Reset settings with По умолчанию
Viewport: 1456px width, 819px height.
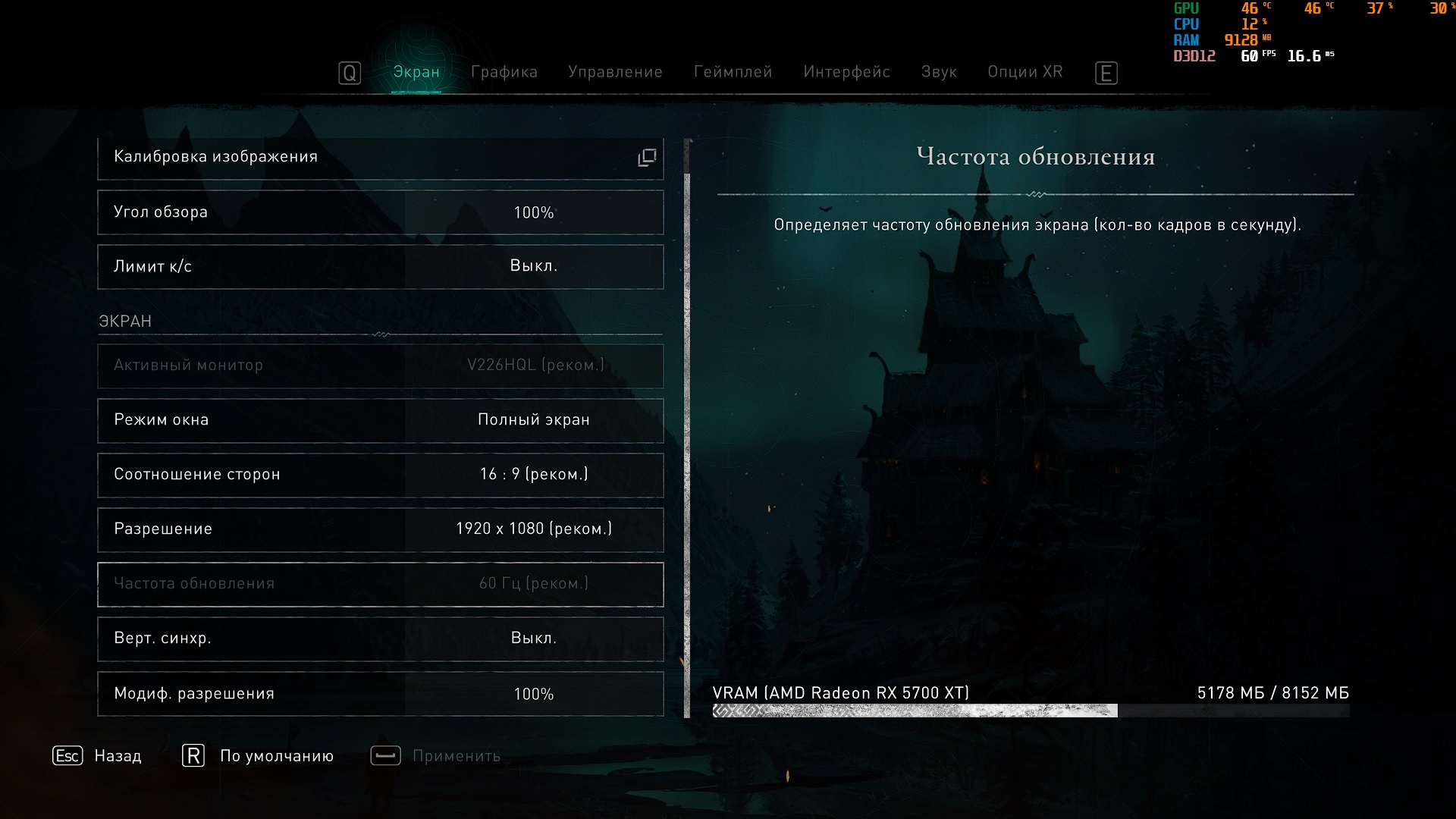(x=258, y=756)
